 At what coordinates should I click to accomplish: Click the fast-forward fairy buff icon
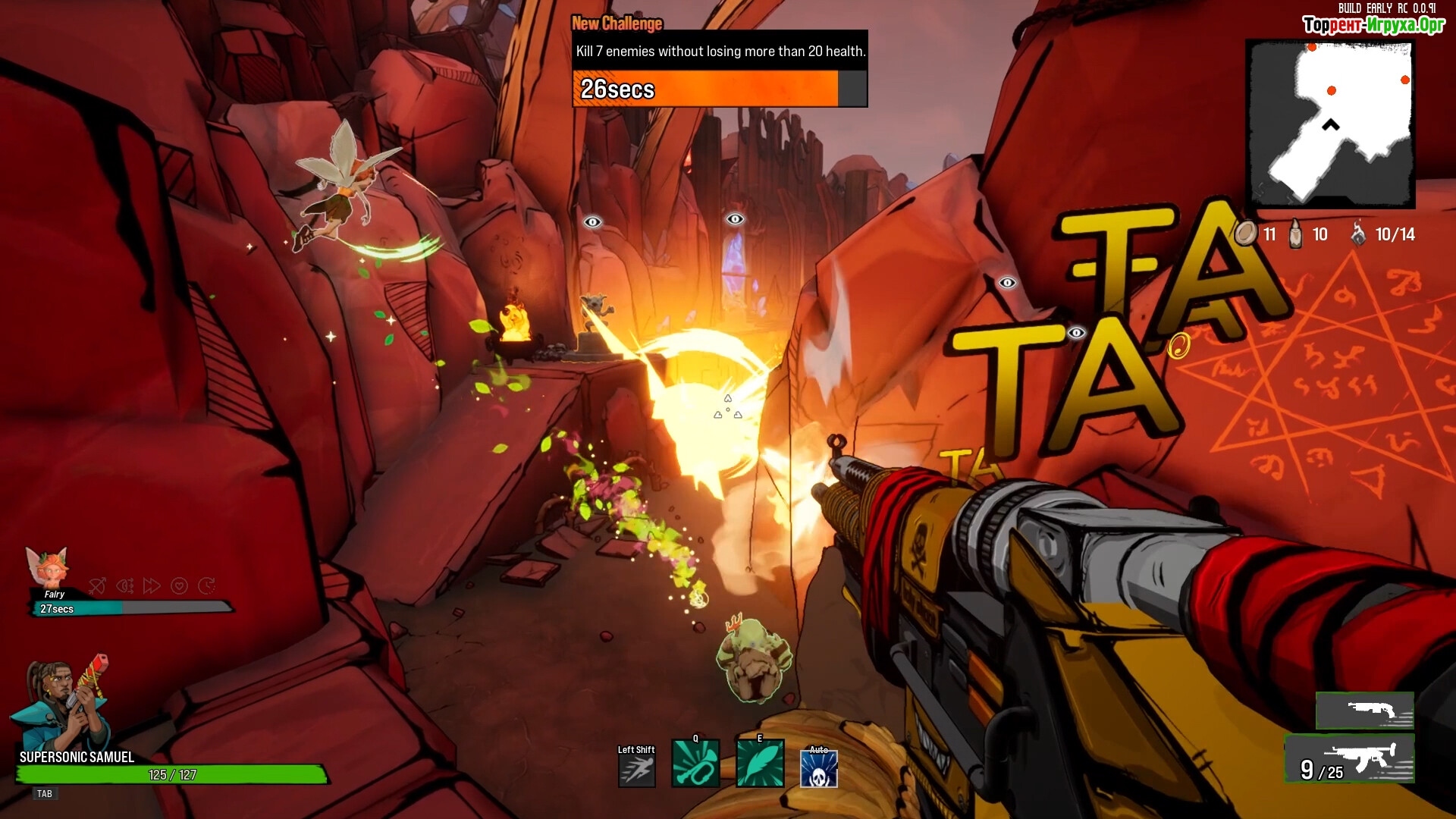click(x=152, y=585)
